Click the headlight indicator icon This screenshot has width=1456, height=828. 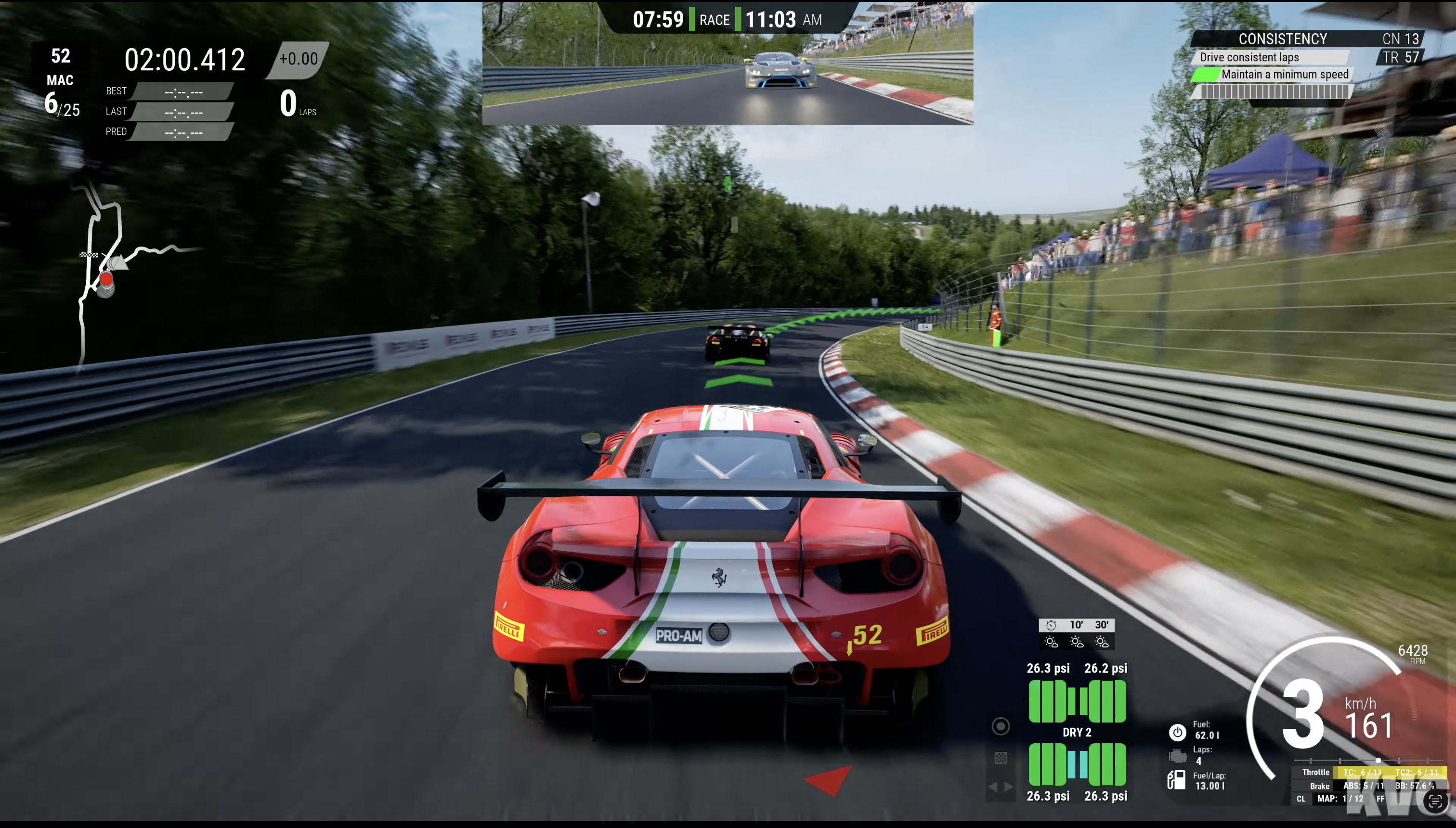pos(1001,726)
